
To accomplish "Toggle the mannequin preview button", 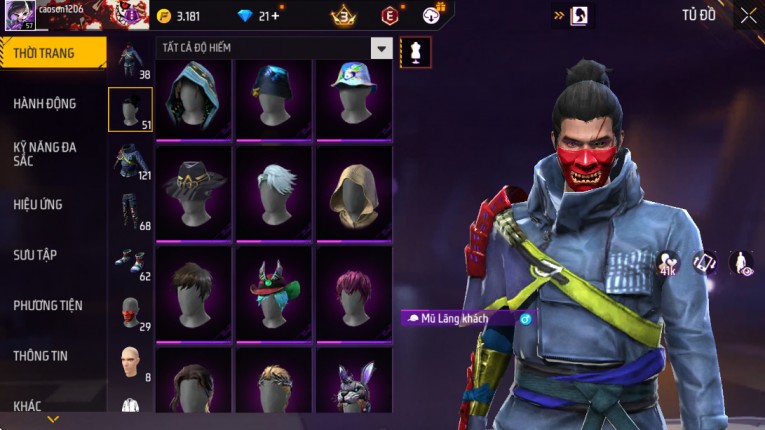I will (415, 52).
